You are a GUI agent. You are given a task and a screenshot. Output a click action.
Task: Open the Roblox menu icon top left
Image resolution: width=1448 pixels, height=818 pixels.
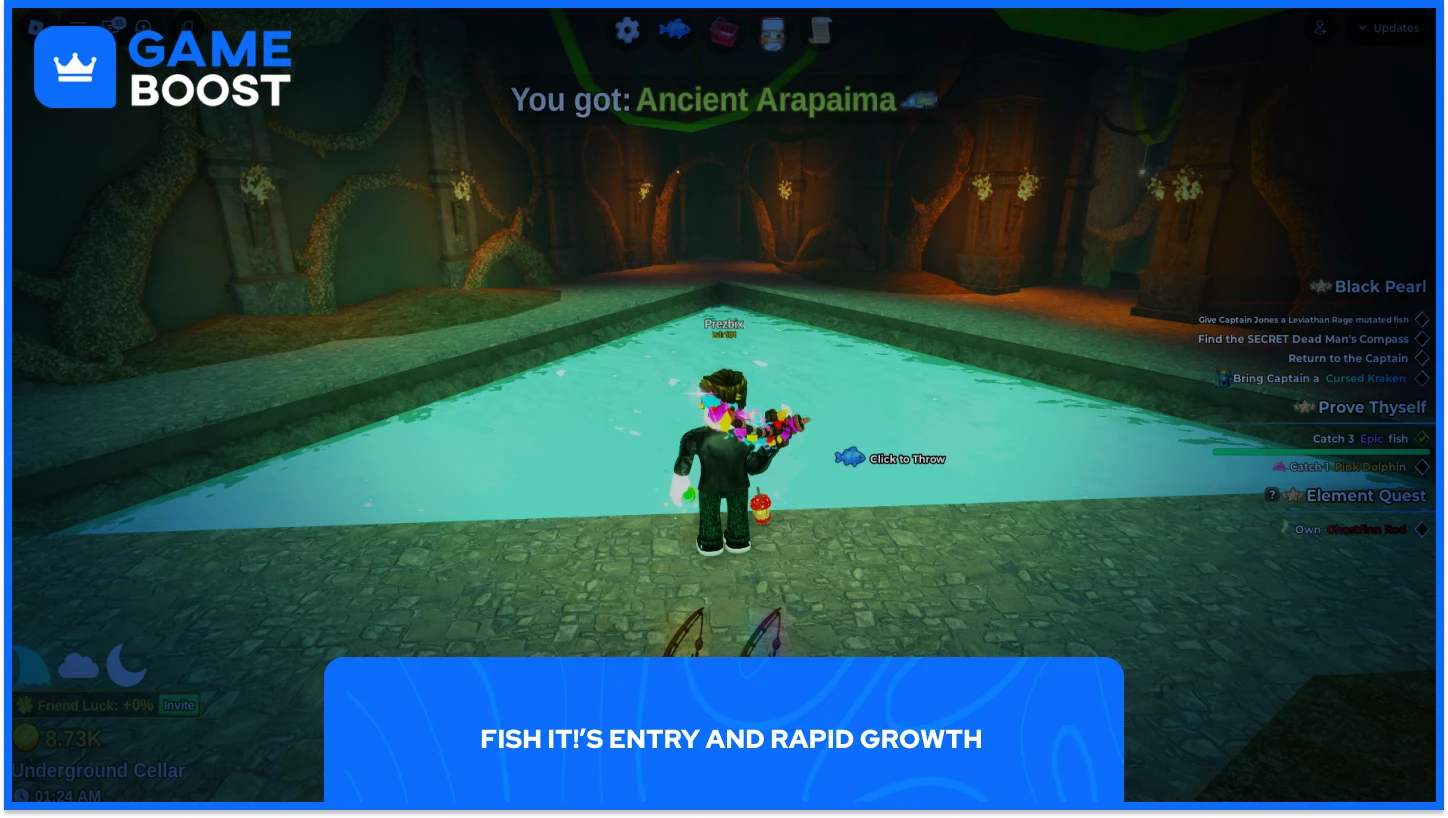click(35, 26)
